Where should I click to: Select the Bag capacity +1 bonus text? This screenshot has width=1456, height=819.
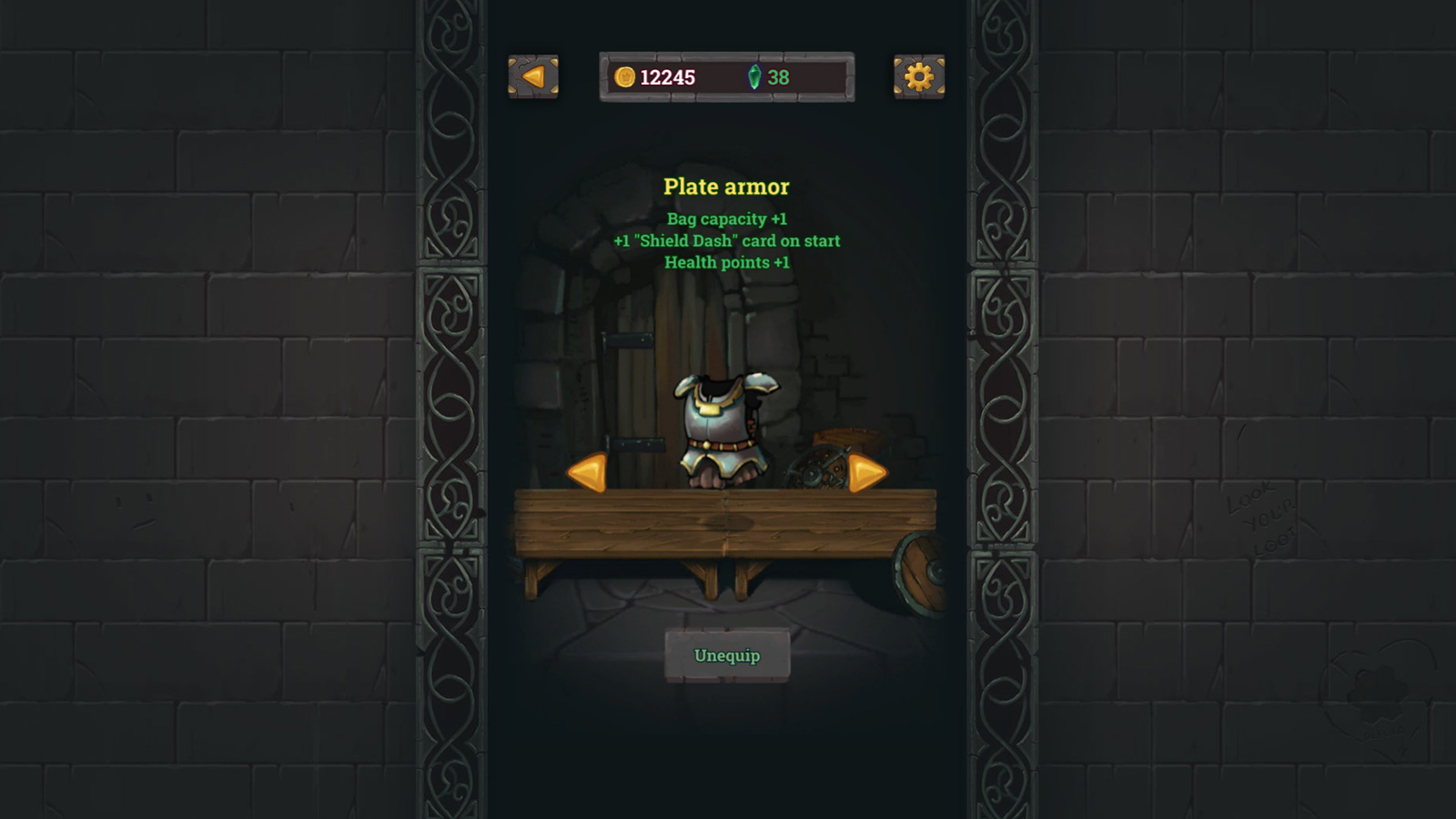point(728,219)
